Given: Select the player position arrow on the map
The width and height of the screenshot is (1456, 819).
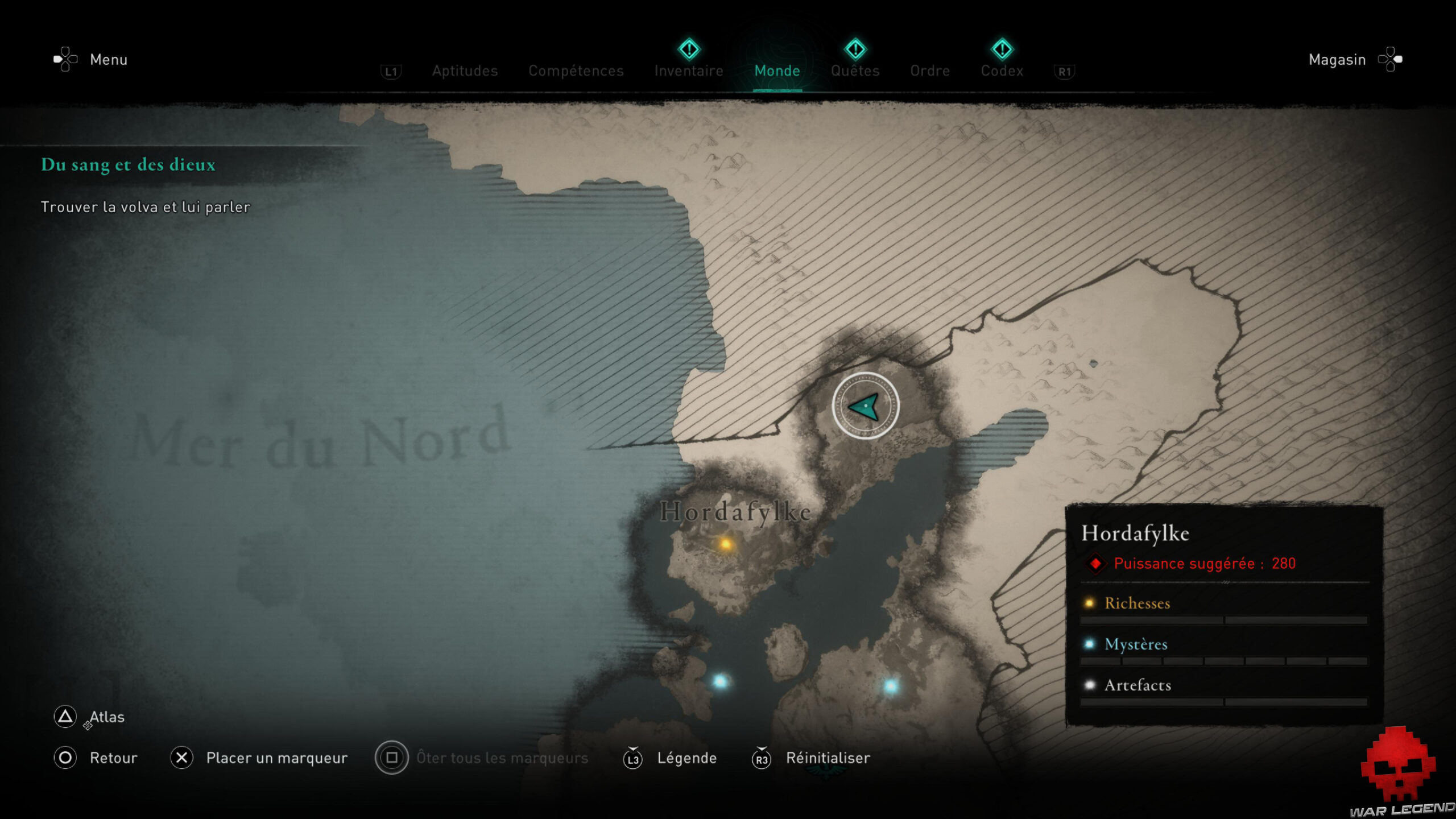Looking at the screenshot, I should [865, 407].
